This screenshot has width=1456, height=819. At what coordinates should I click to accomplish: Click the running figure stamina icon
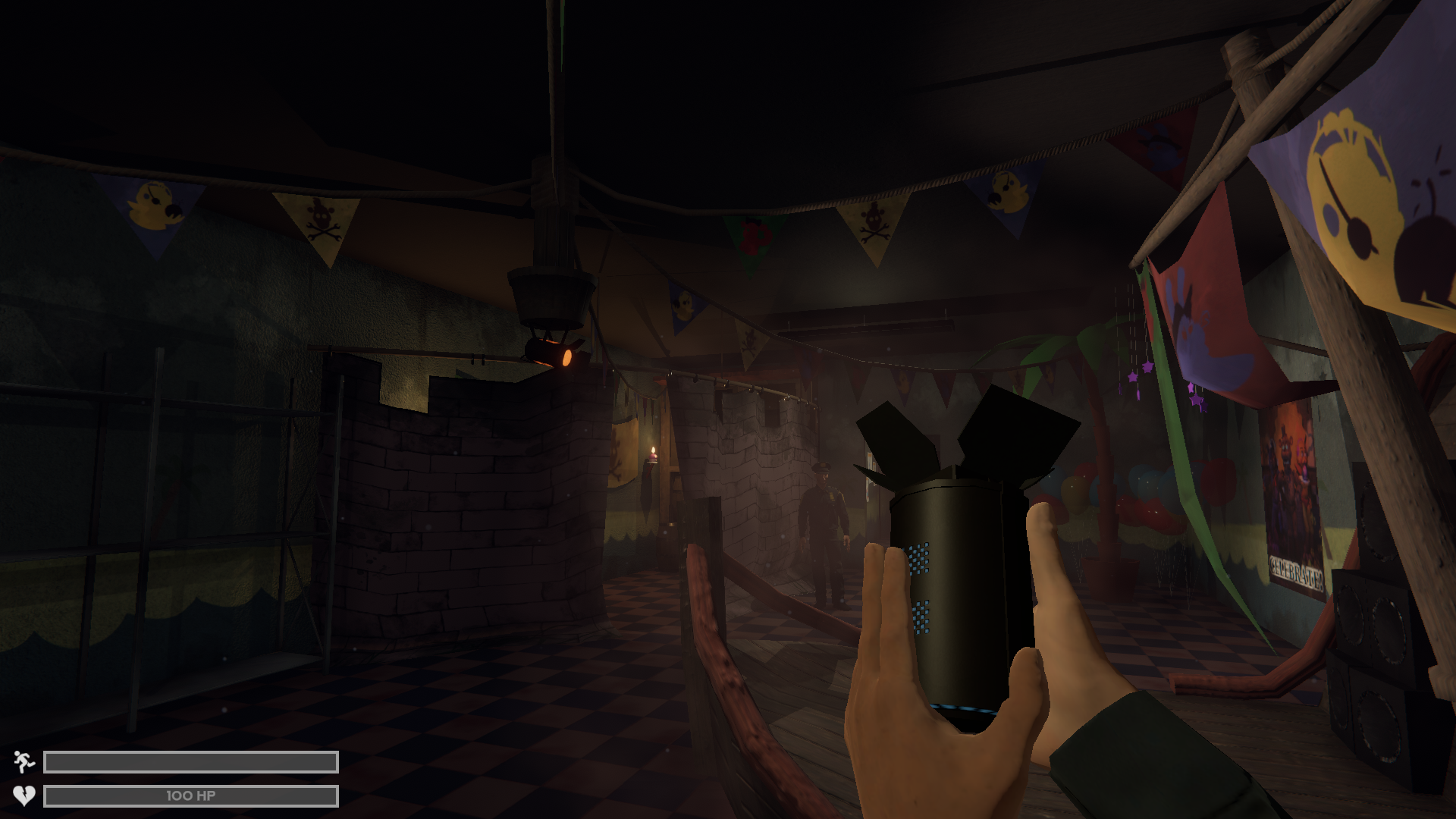tap(24, 761)
